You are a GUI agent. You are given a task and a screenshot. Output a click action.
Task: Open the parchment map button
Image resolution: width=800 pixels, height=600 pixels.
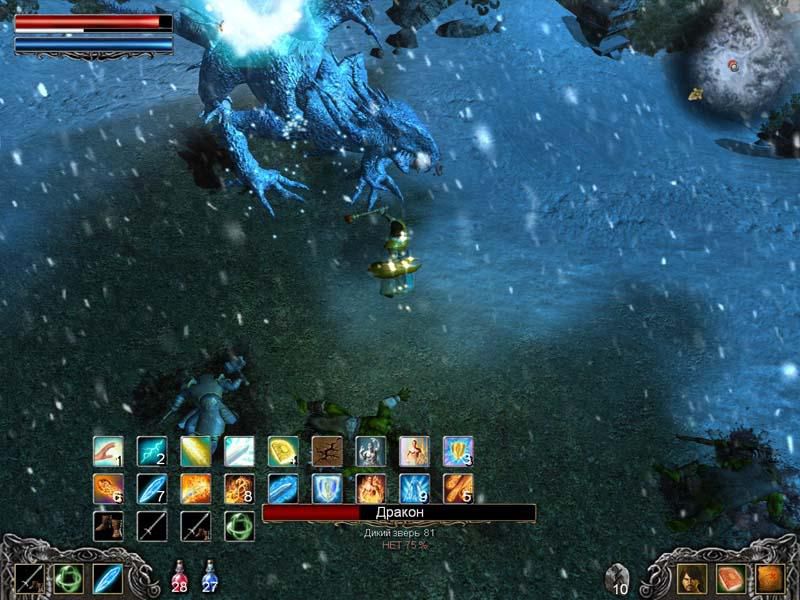coord(769,578)
